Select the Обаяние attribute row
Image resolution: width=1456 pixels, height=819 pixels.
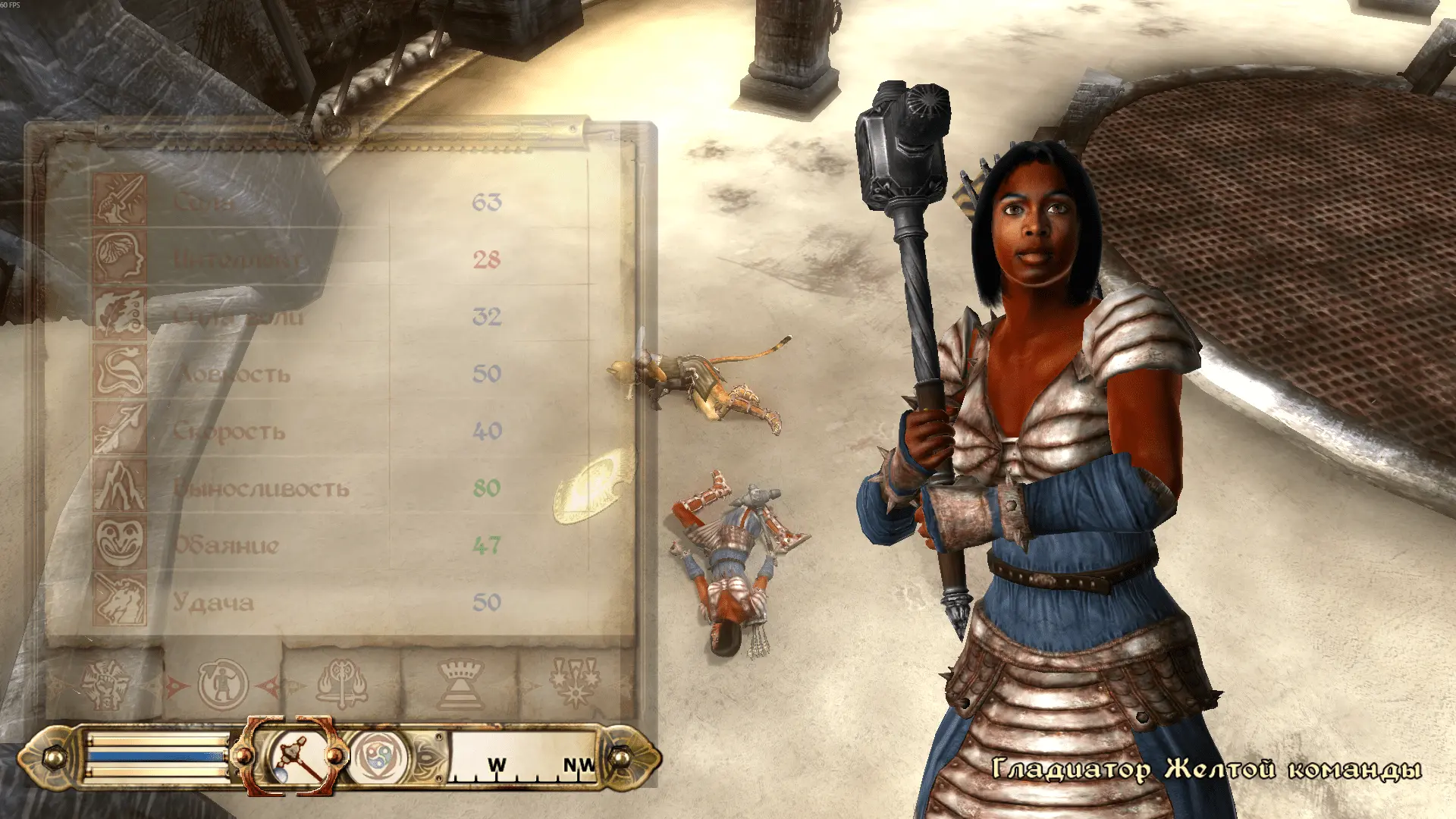coord(341,545)
